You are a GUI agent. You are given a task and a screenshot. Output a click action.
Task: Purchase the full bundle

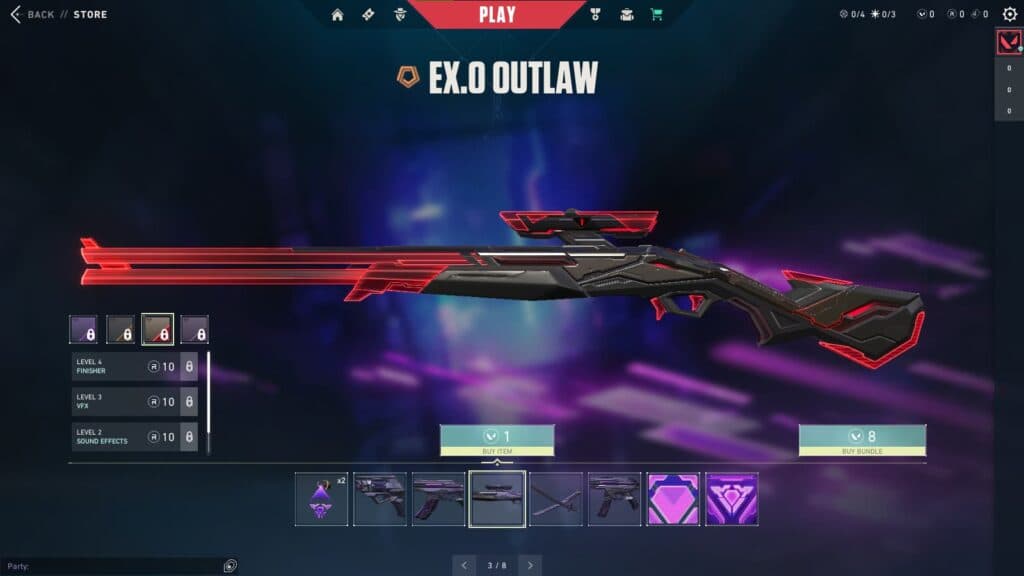click(862, 440)
